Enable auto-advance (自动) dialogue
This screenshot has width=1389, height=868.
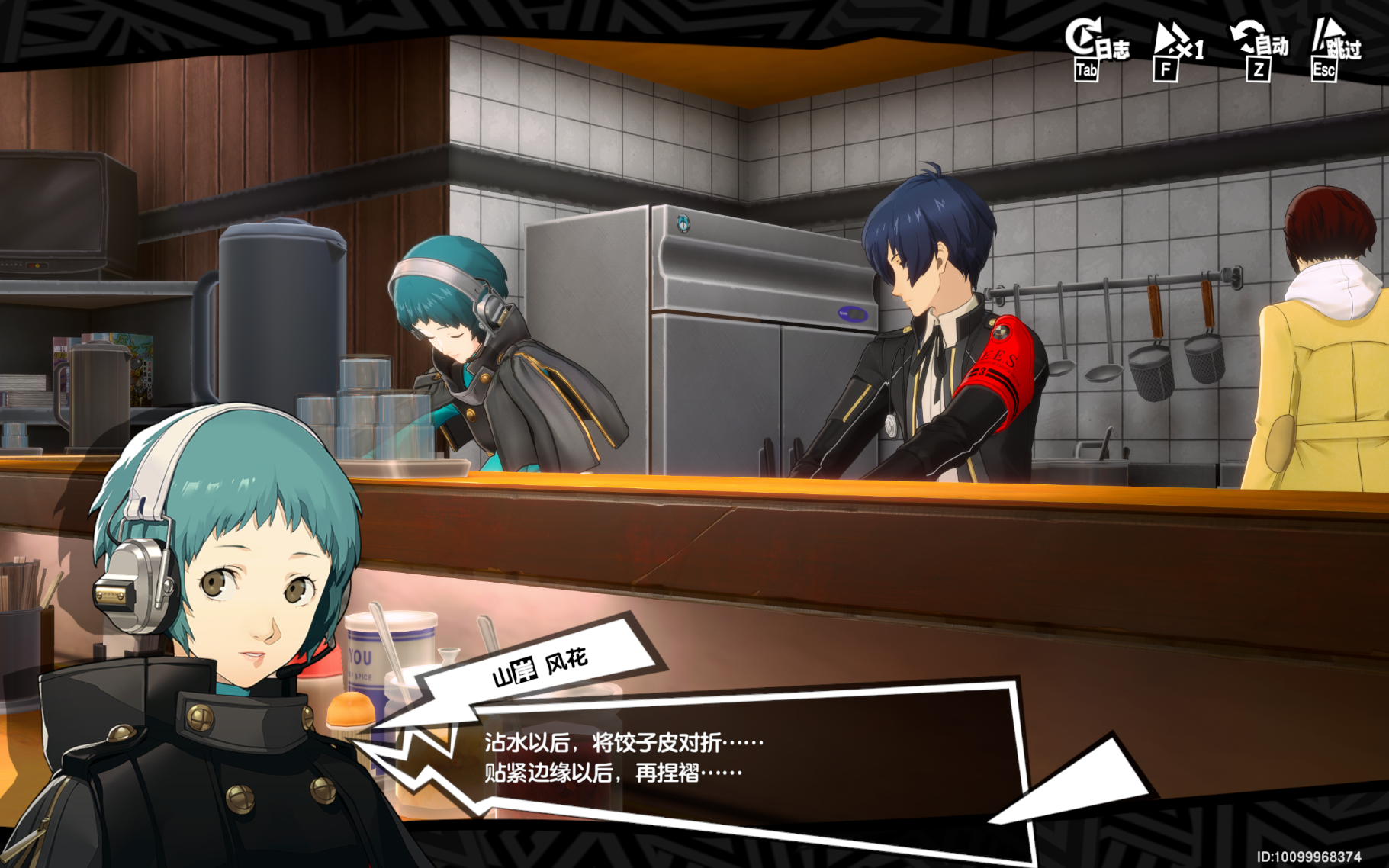(1259, 47)
